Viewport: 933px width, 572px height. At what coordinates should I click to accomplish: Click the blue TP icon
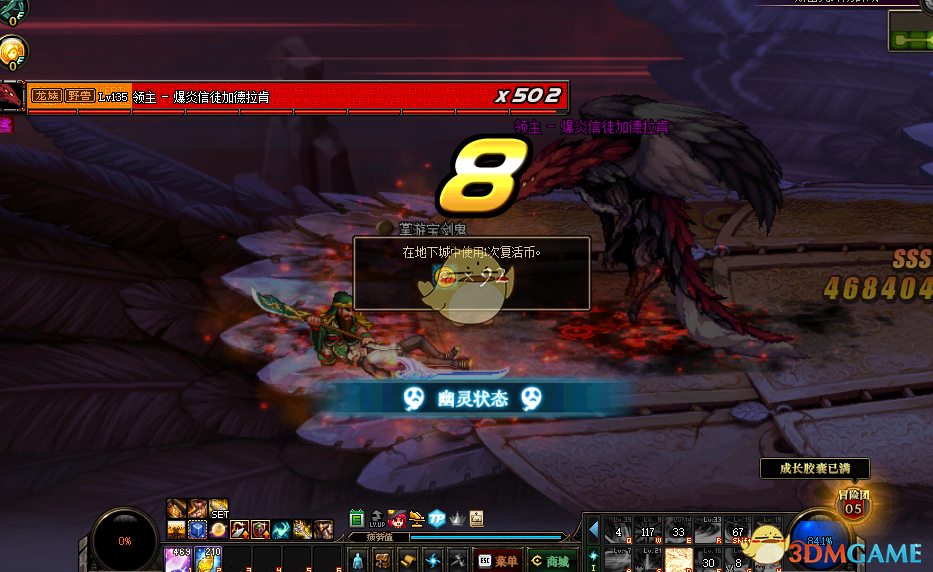coord(437,518)
